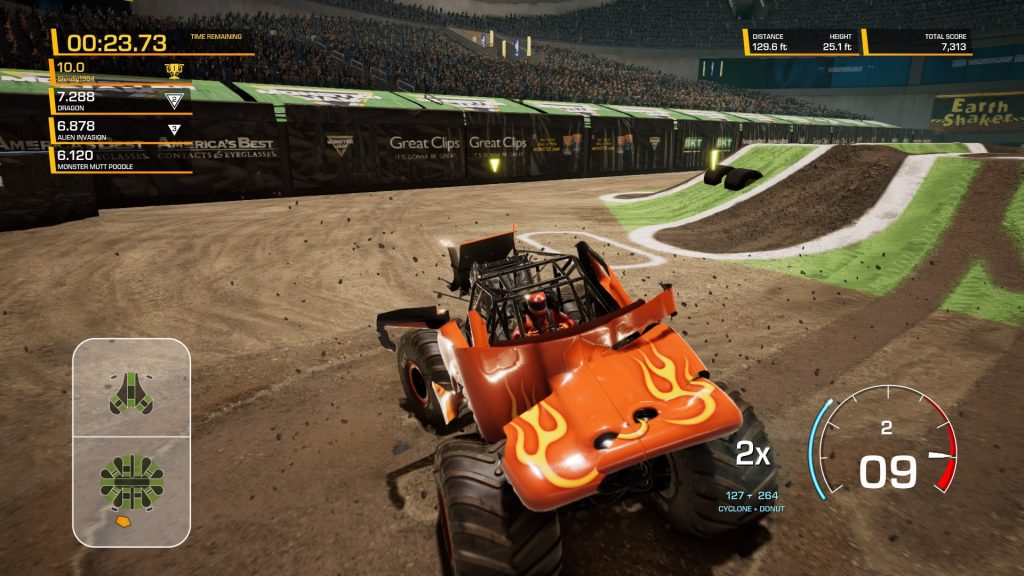
Task: Click the first-place gold trophy icon
Action: [x=174, y=70]
